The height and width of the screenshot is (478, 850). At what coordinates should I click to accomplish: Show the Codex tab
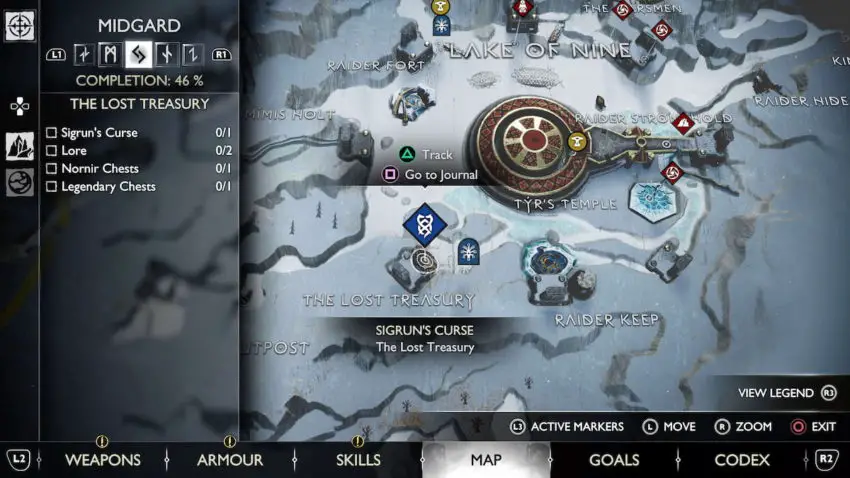pyautogui.click(x=741, y=460)
